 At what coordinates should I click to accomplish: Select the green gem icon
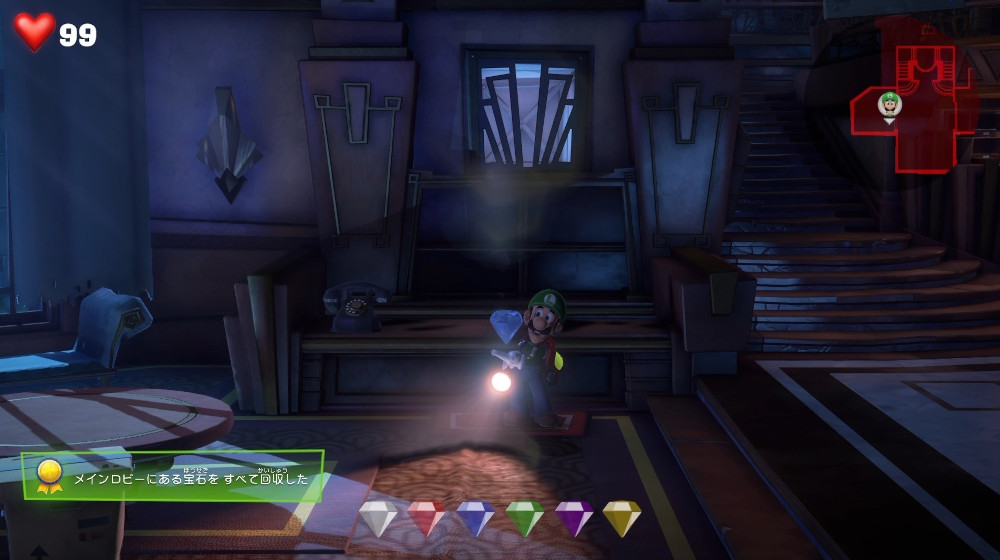(524, 518)
